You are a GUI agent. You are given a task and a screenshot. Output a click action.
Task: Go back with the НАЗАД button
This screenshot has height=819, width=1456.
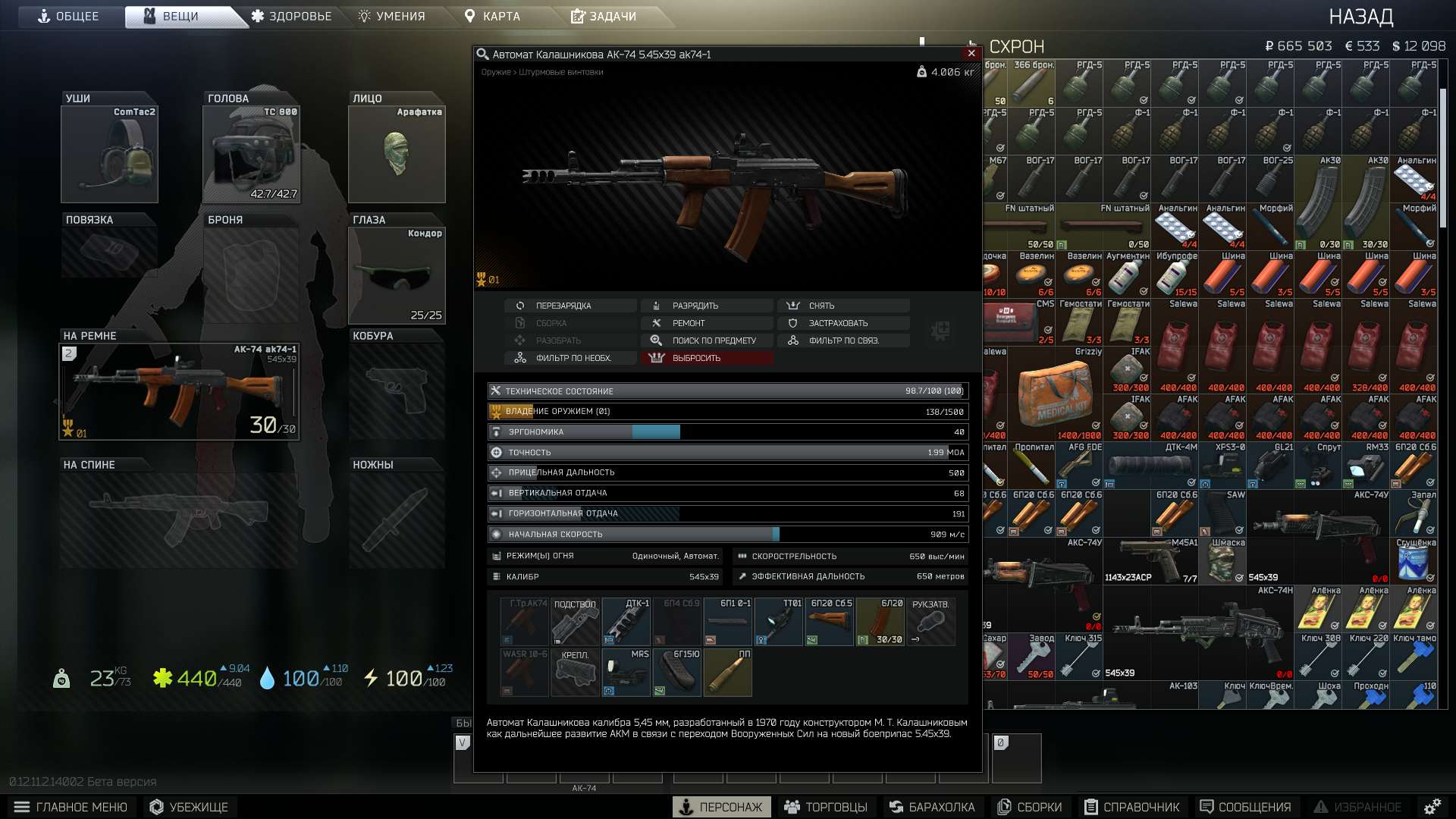[x=1360, y=17]
